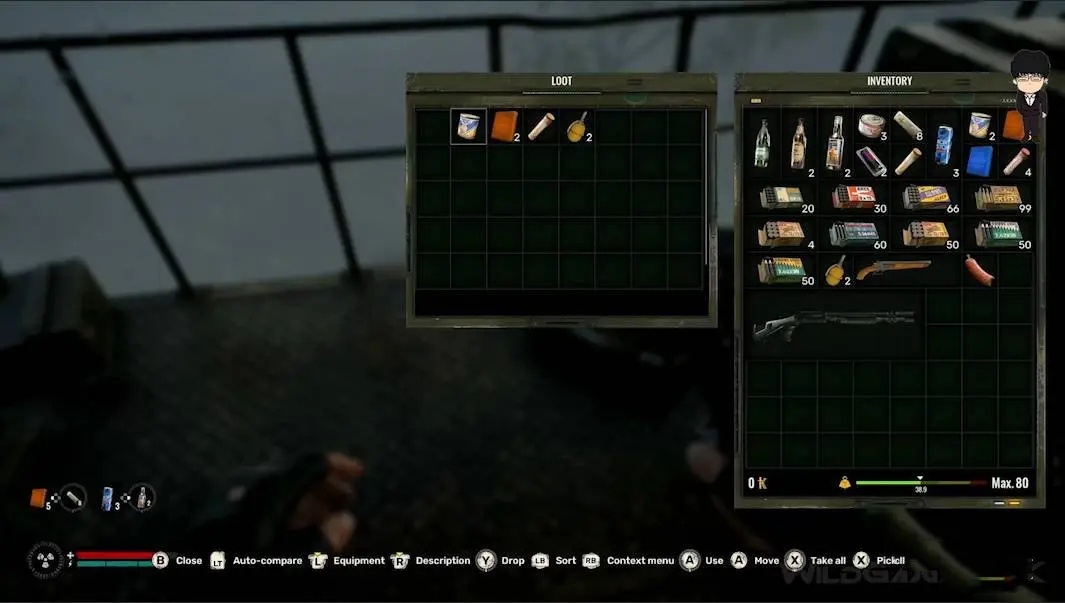Select the grenade stack in inventory

click(835, 270)
